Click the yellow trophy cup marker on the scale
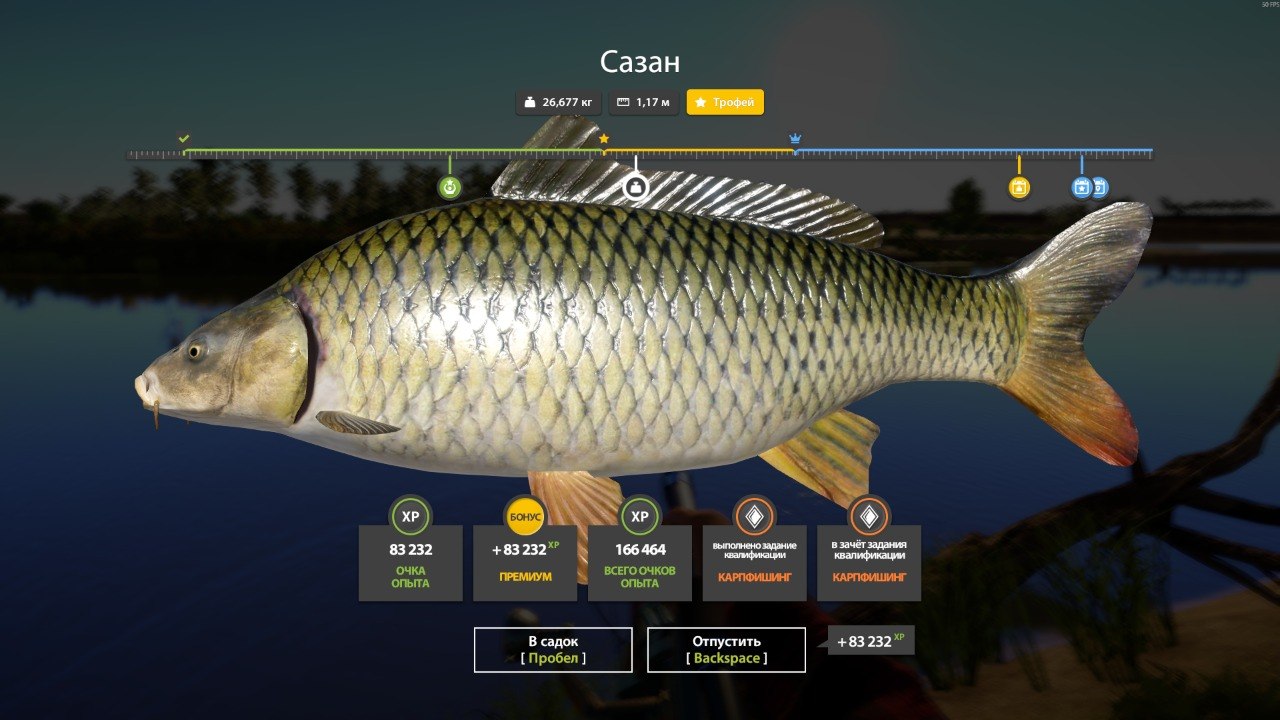This screenshot has width=1280, height=720. [1019, 185]
